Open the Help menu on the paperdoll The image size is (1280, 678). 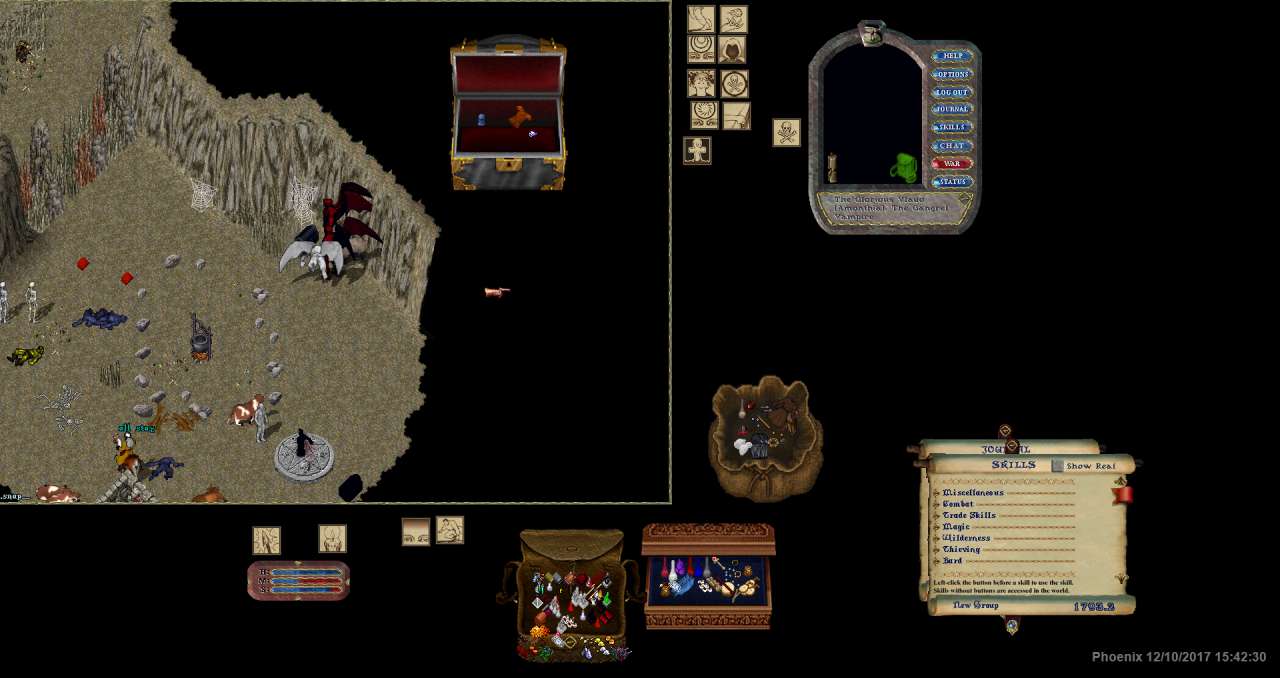pos(952,56)
